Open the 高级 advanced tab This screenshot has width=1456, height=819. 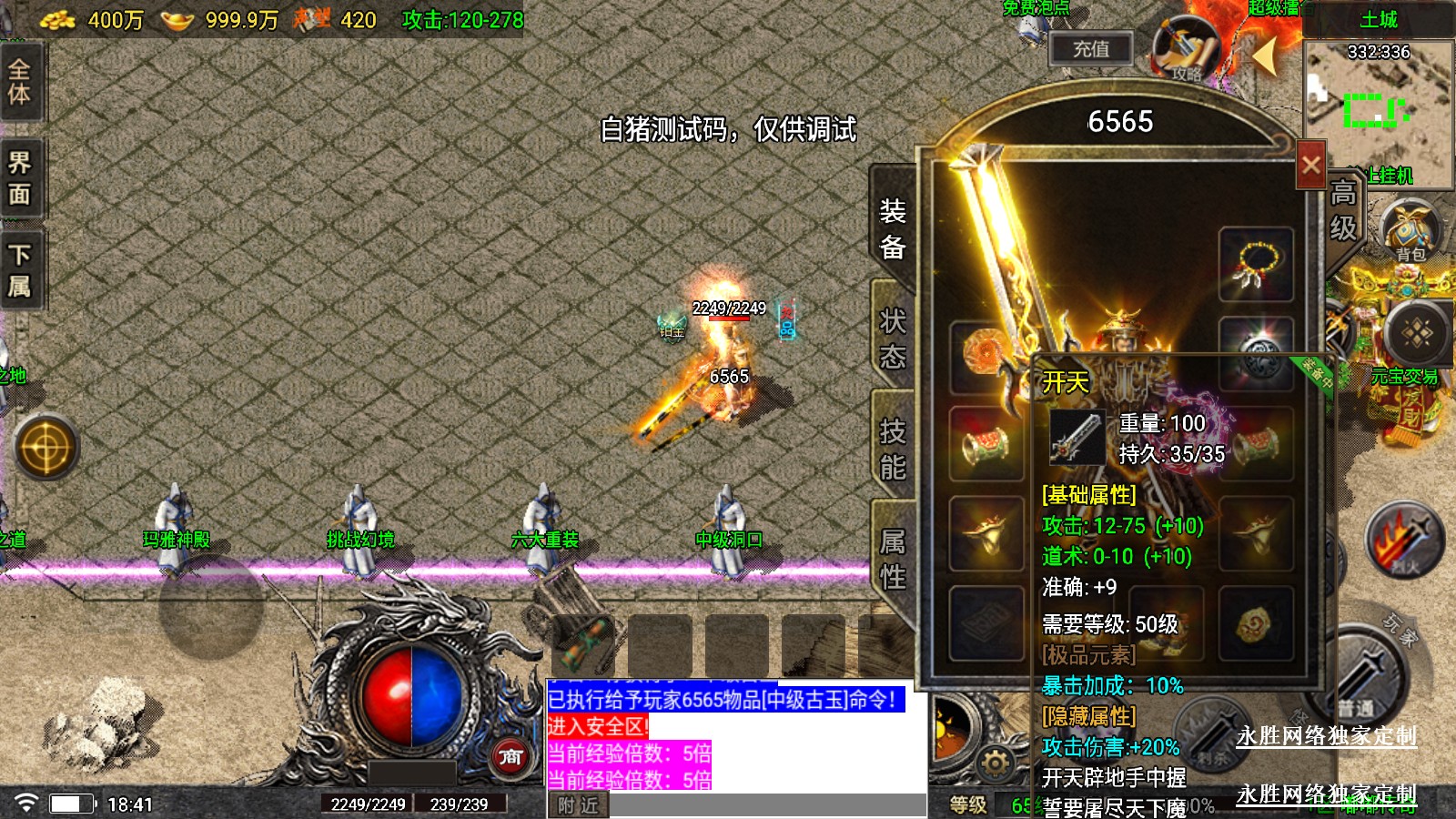1343,210
